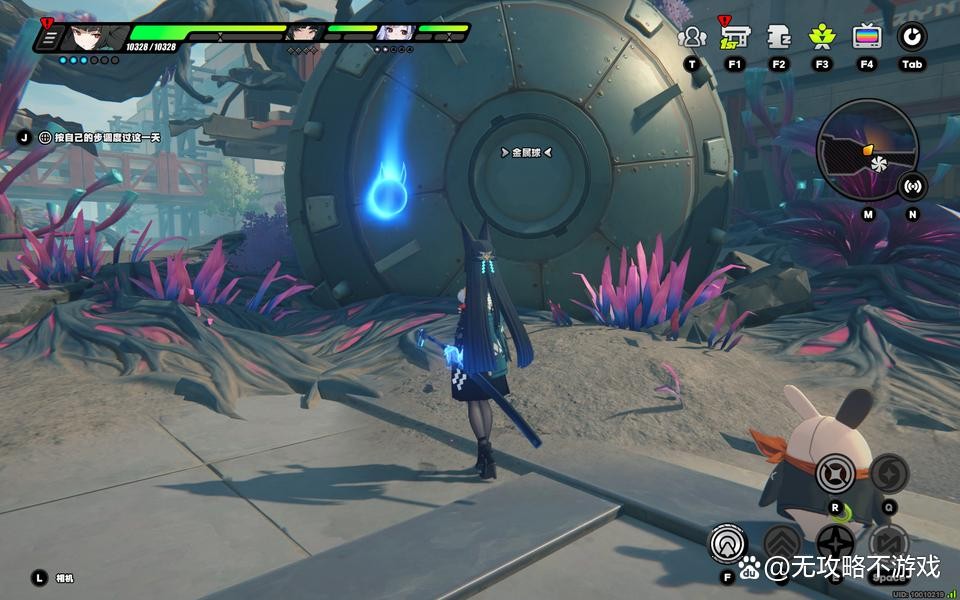
Task: Open the circular minimap
Action: point(867,150)
